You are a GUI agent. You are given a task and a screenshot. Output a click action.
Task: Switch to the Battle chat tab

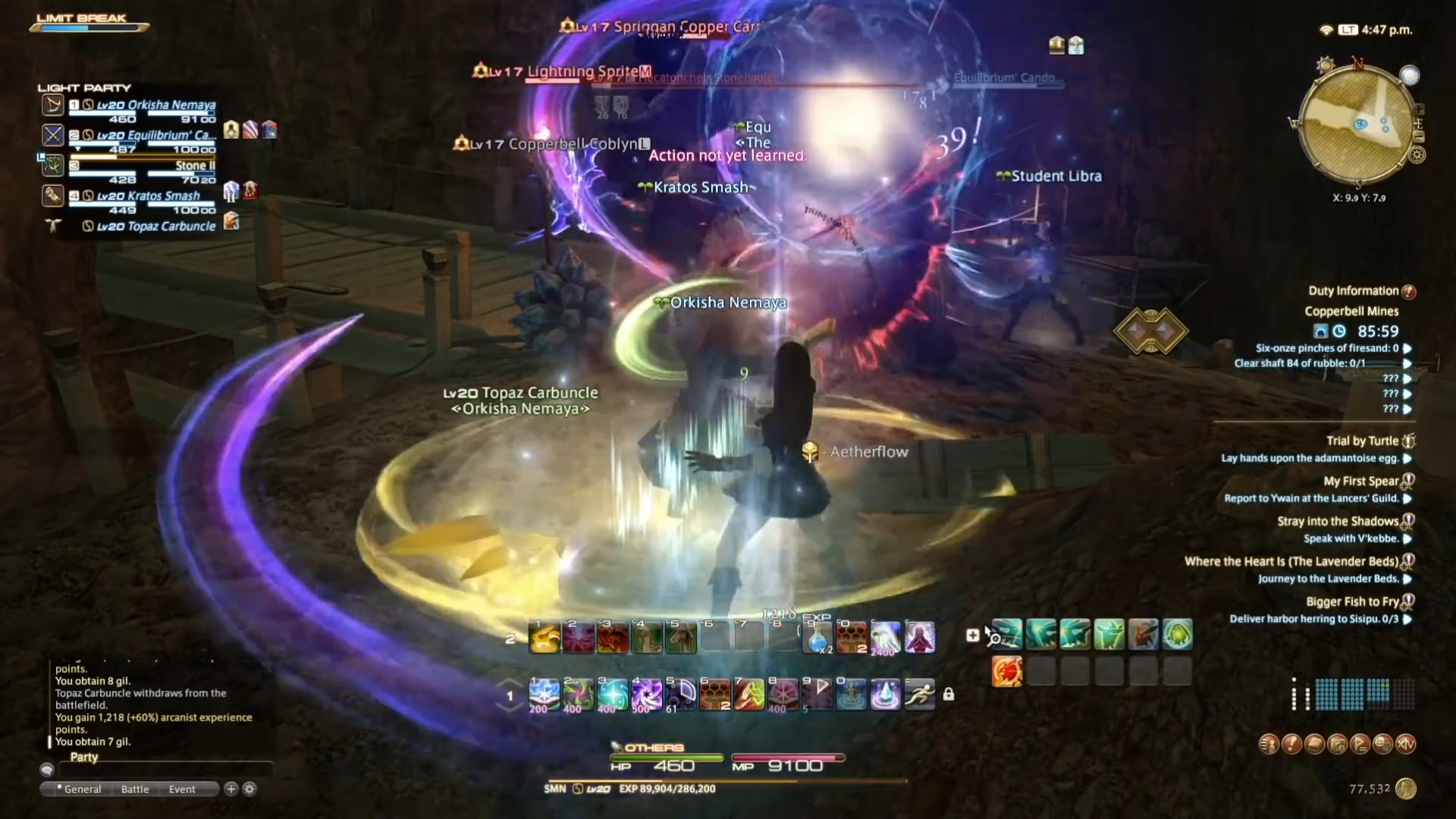(135, 789)
